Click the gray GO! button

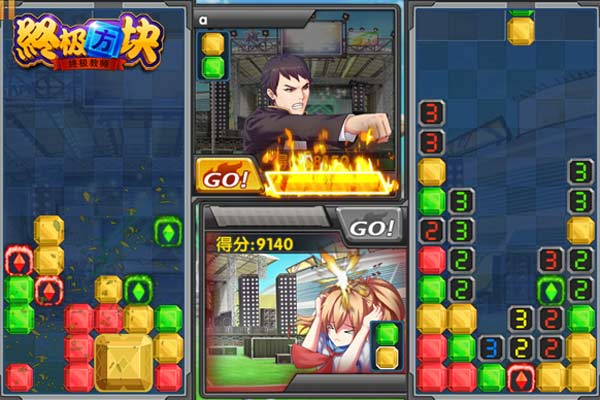pyautogui.click(x=370, y=226)
